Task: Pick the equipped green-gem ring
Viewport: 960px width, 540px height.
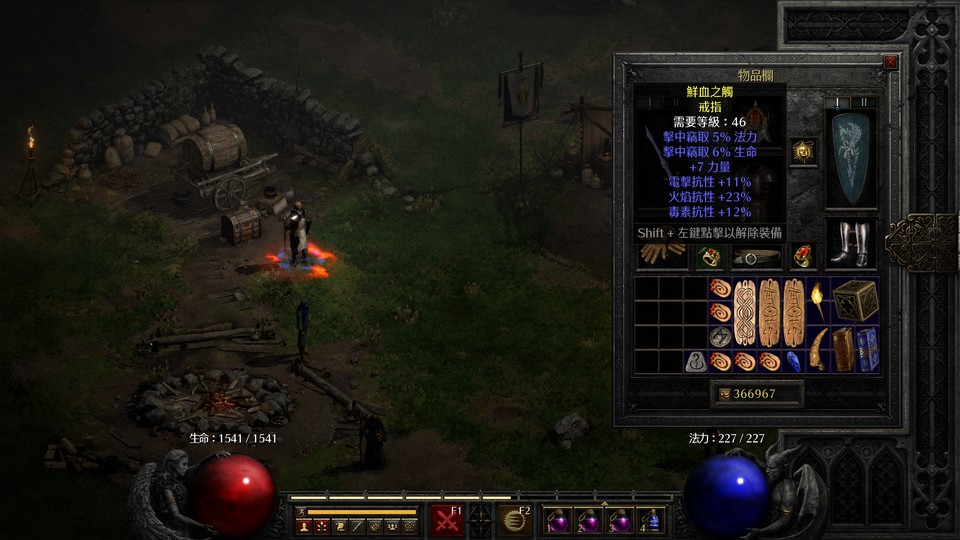Action: [710, 257]
